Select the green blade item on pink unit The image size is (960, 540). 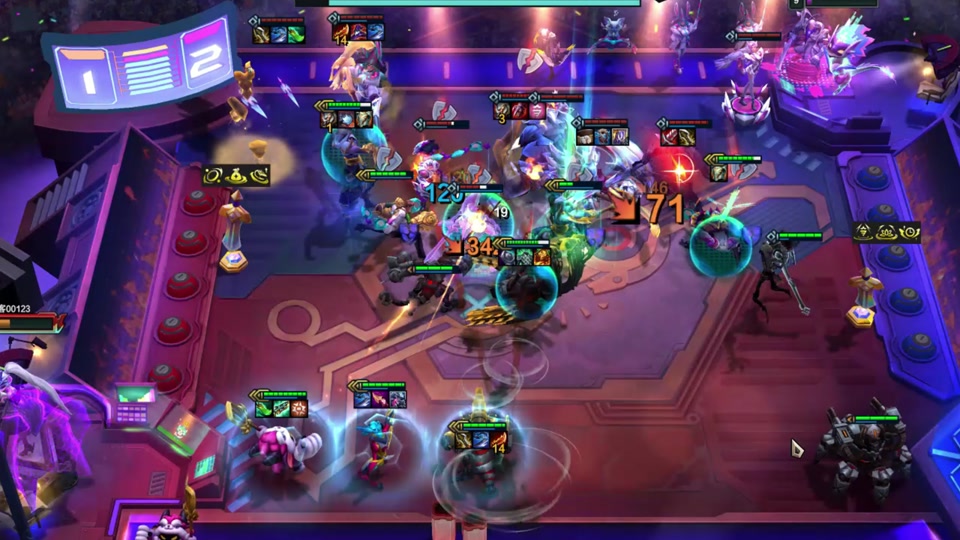click(264, 408)
